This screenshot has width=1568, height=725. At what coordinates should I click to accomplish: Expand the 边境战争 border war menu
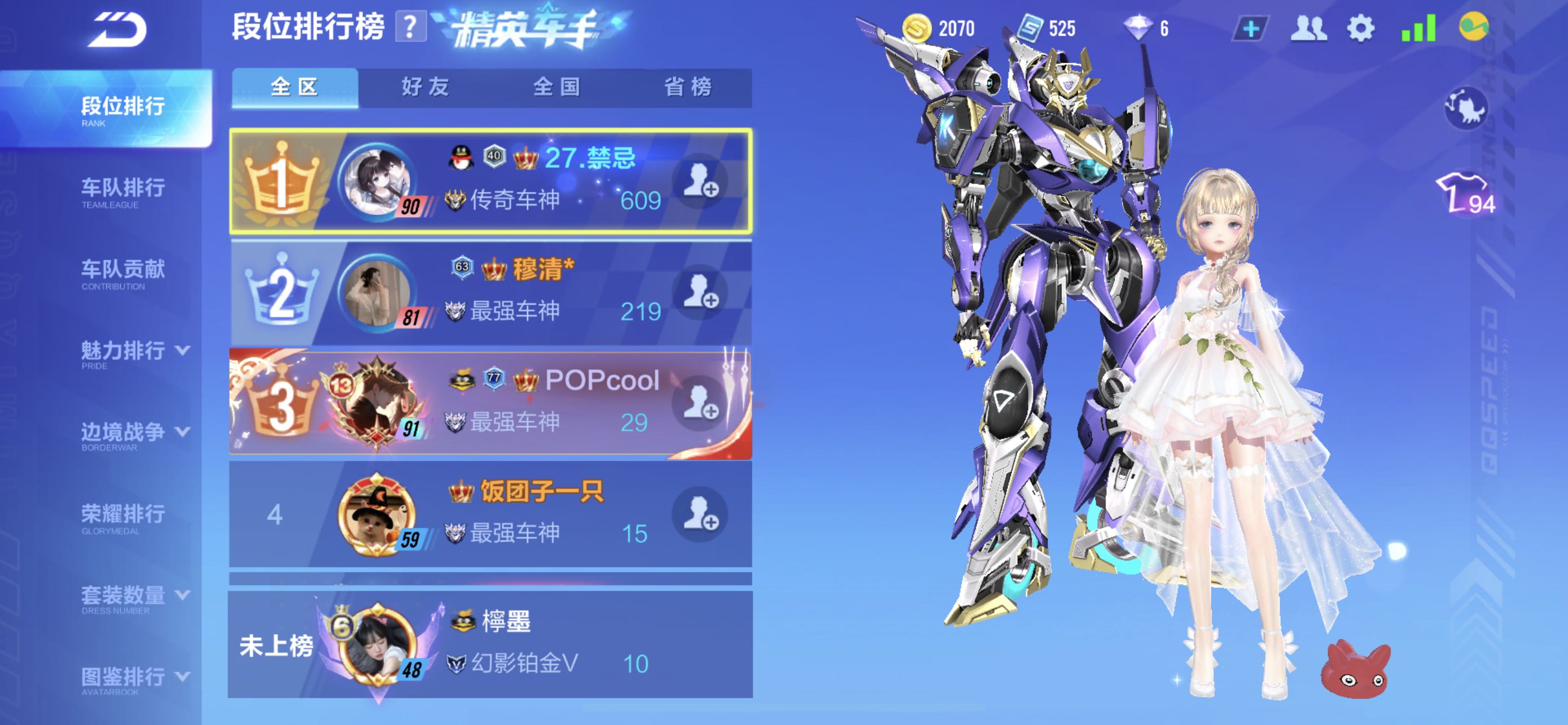(x=134, y=435)
